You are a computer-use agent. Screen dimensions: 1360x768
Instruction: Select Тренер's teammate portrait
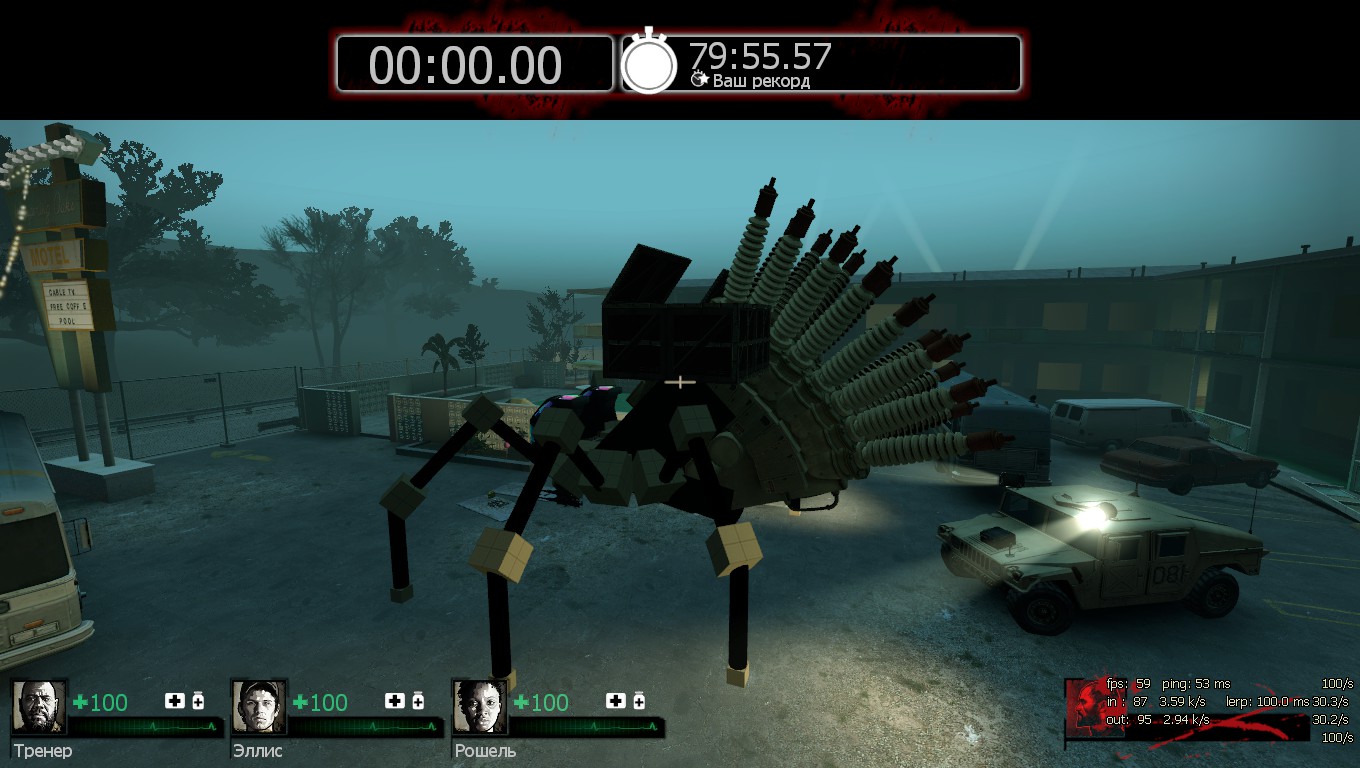39,707
